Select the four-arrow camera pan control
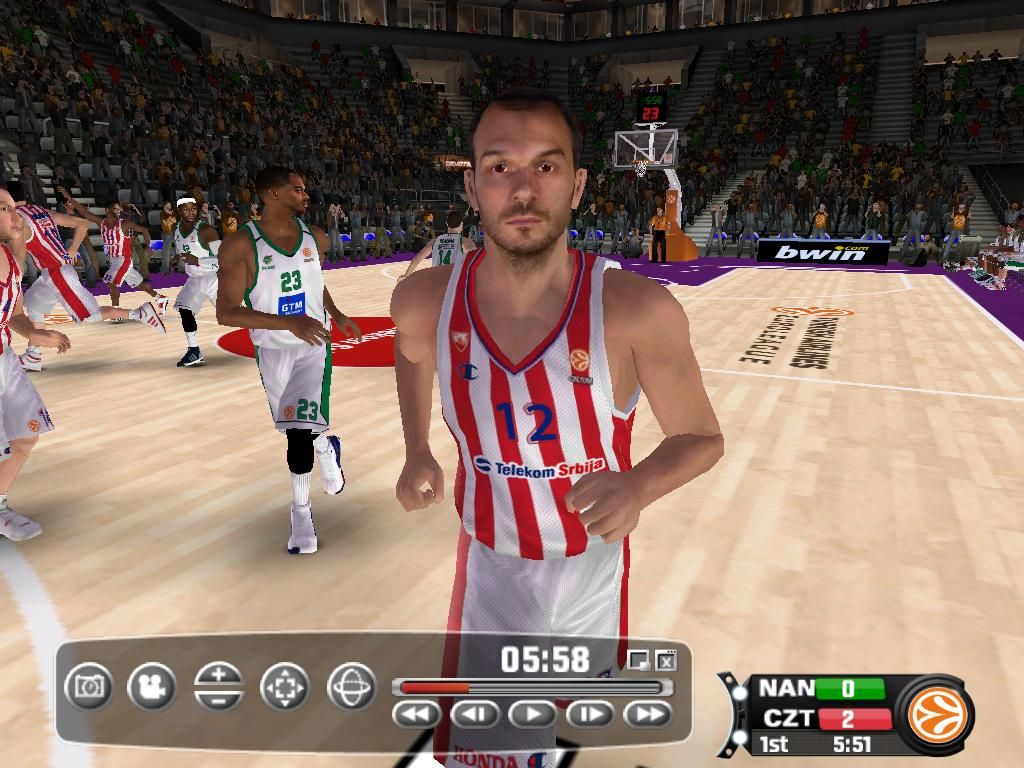 coord(285,687)
